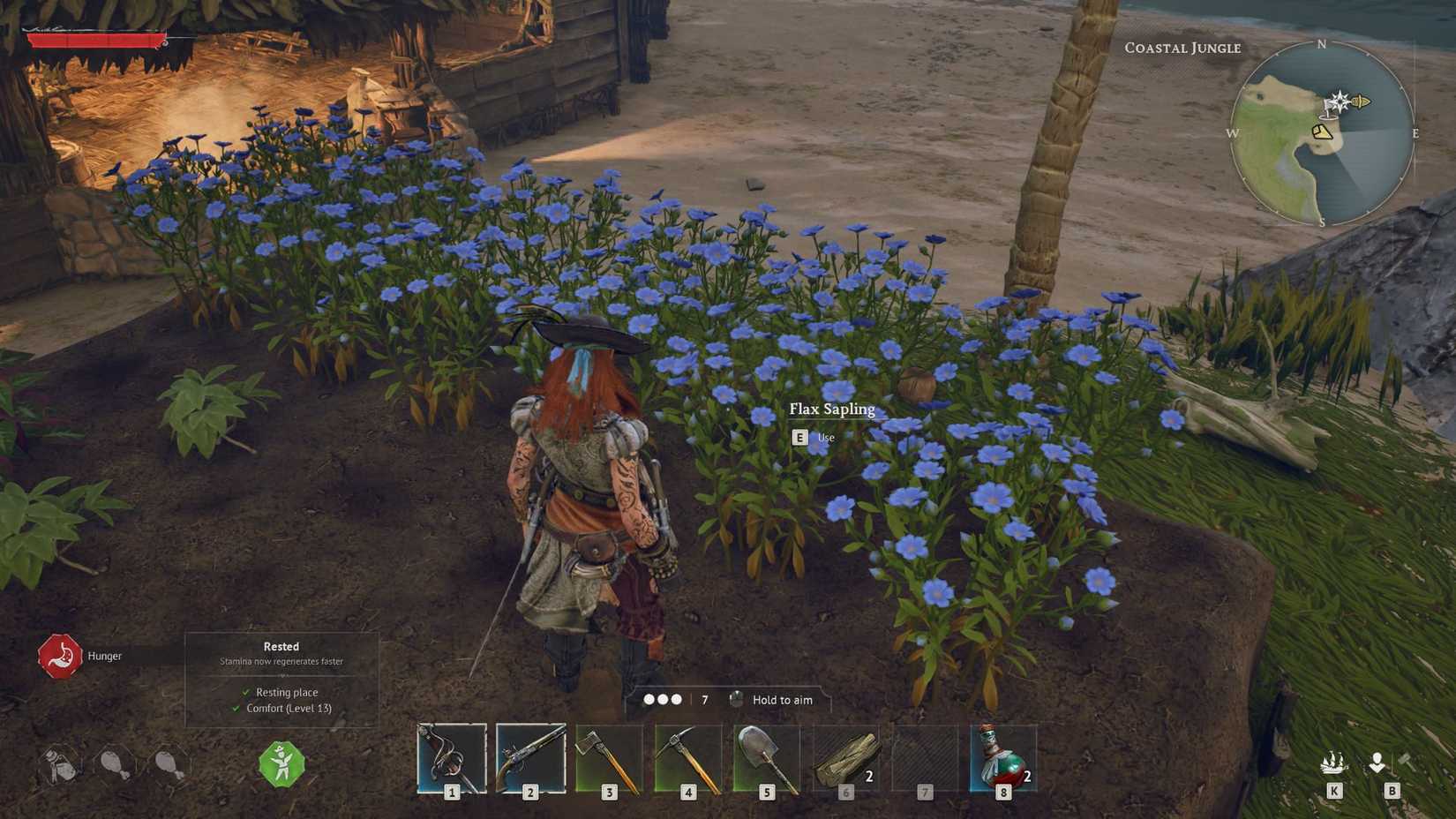Viewport: 1456px width, 819px height.
Task: Toggle the Resting place checkmark
Action: [246, 692]
